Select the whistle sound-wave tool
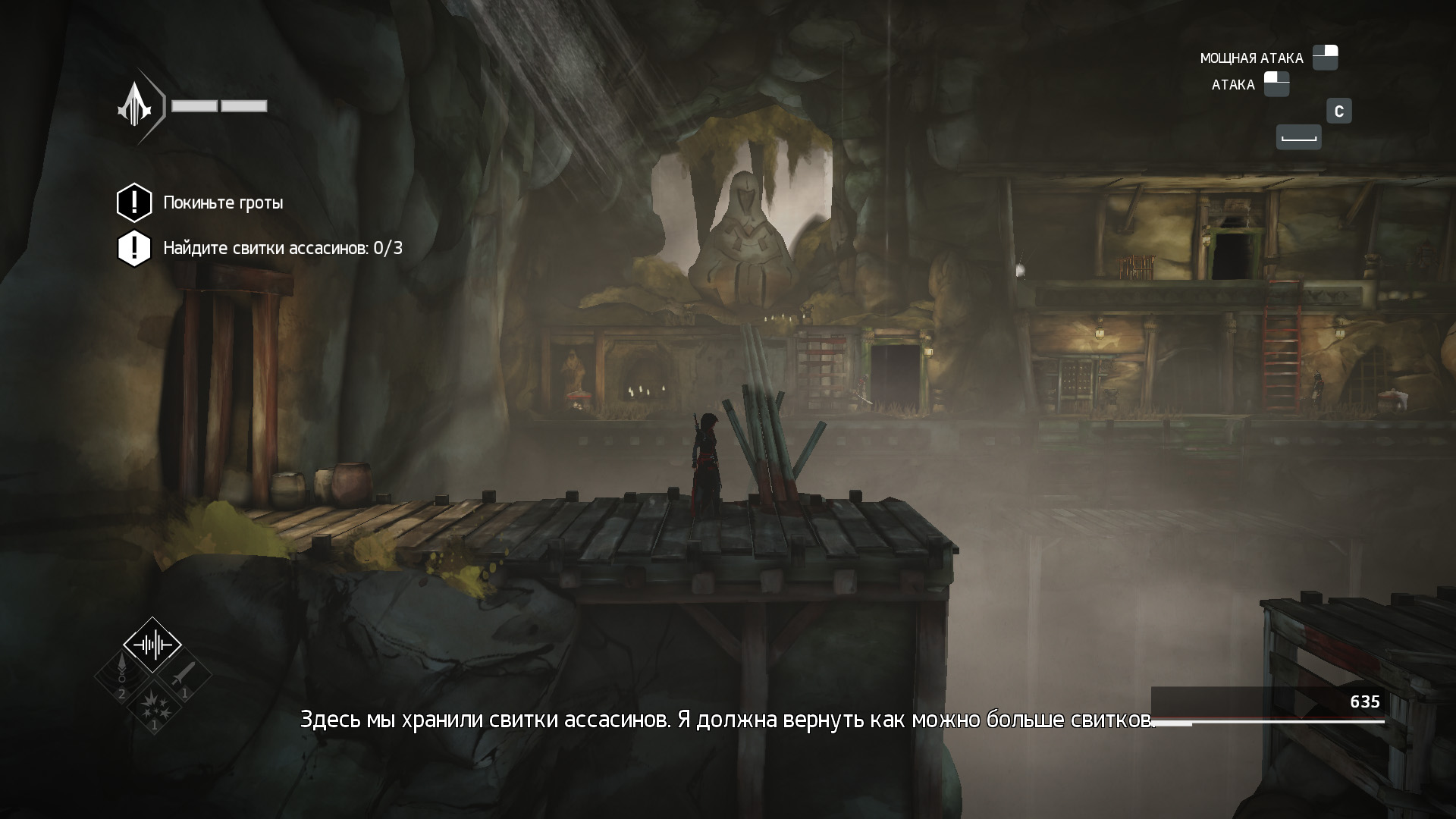Image resolution: width=1456 pixels, height=819 pixels. pos(152,645)
